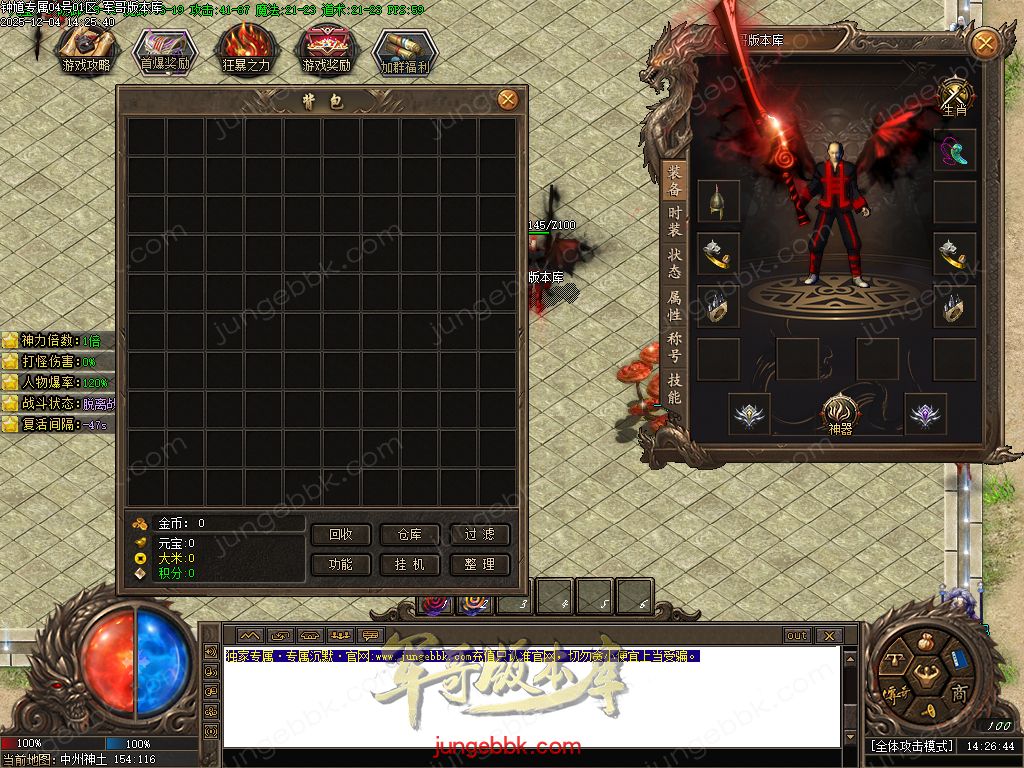Screen dimensions: 1024x768
Task: Click the 回收 recycle button
Action: pos(340,535)
